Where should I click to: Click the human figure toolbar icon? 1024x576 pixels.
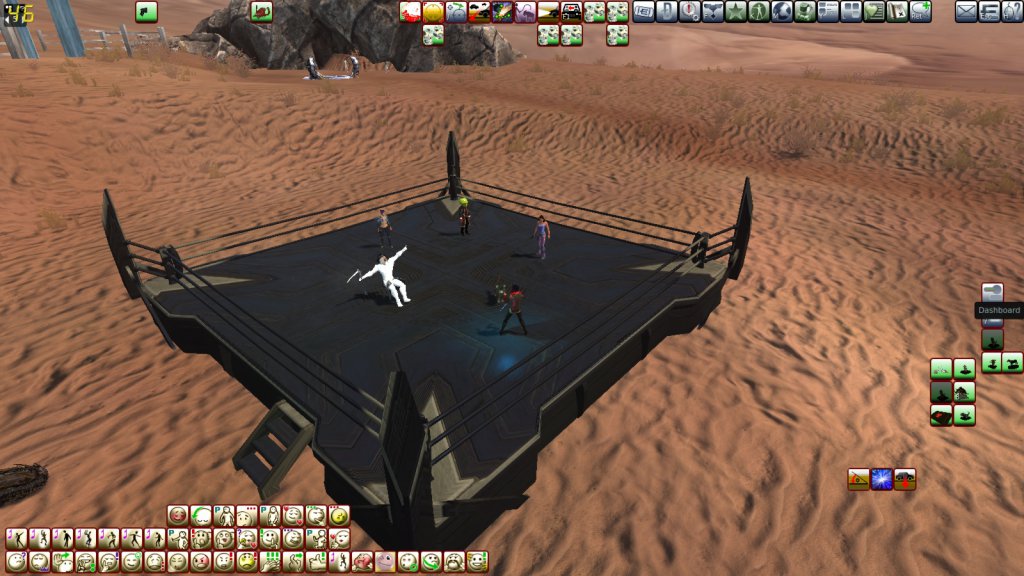click(758, 12)
